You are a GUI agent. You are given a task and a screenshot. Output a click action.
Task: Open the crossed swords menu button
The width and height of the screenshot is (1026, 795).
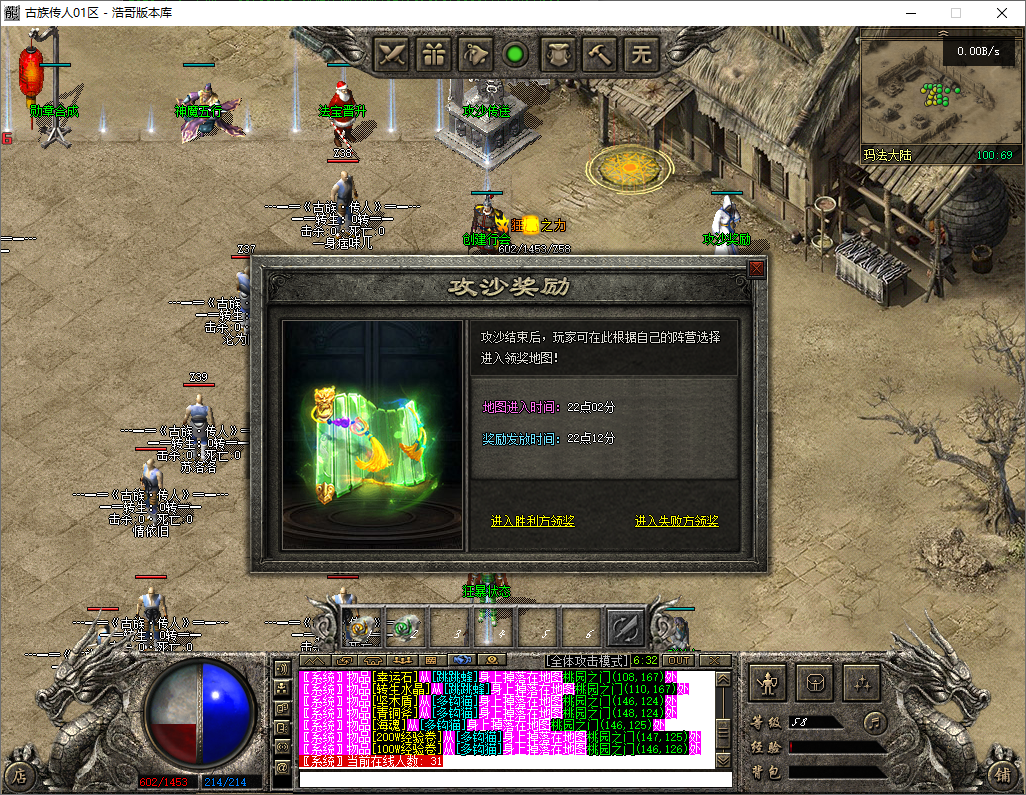(394, 54)
